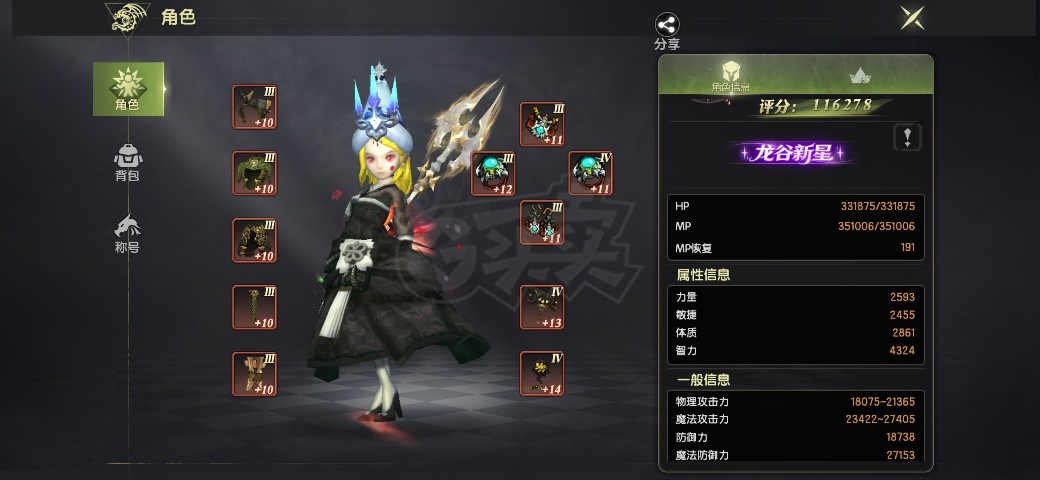Image resolution: width=1040 pixels, height=480 pixels.
Task: Tap the 龙谷新星 title banner
Action: pyautogui.click(x=793, y=153)
